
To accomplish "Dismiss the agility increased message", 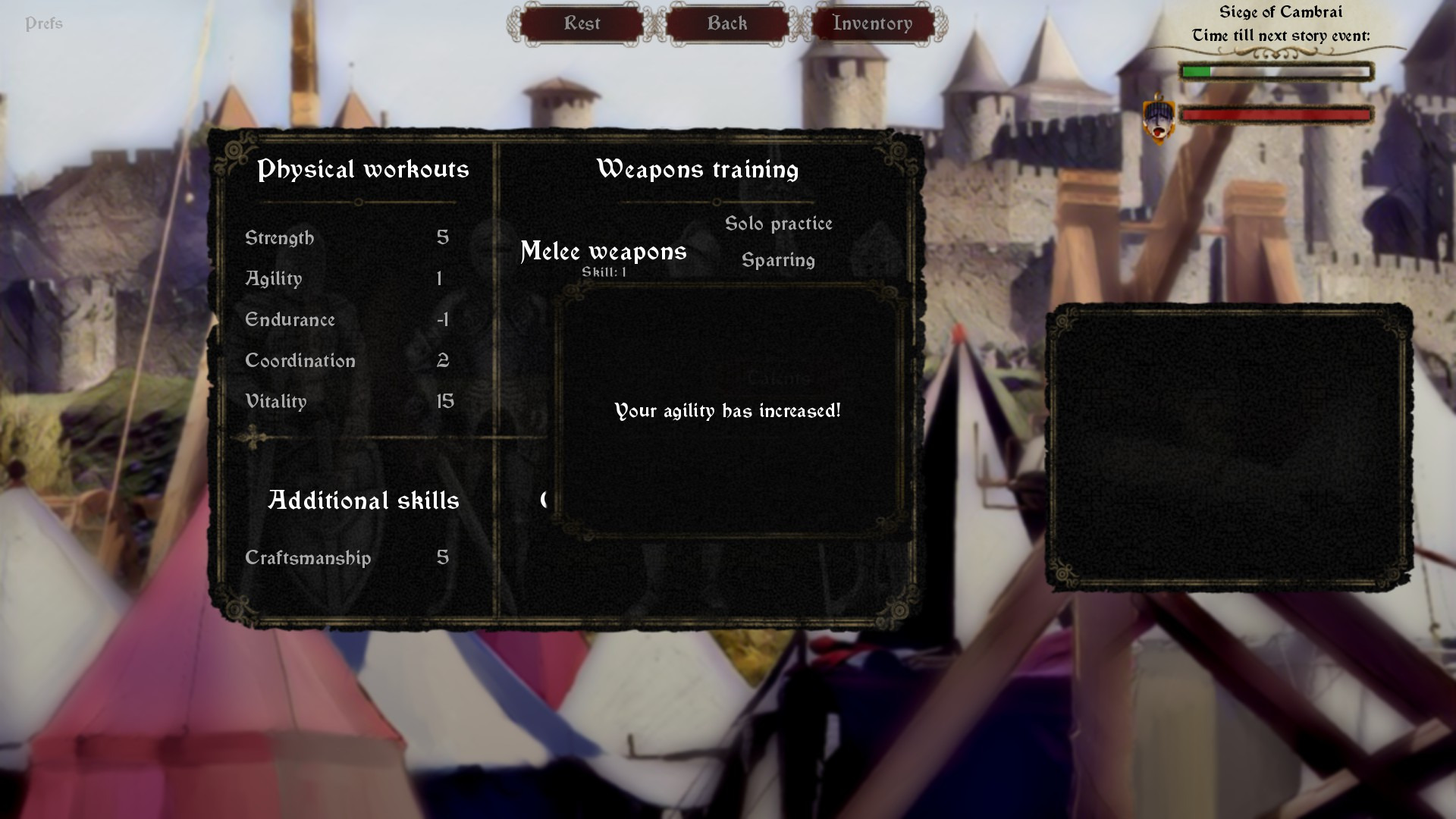I will click(727, 411).
